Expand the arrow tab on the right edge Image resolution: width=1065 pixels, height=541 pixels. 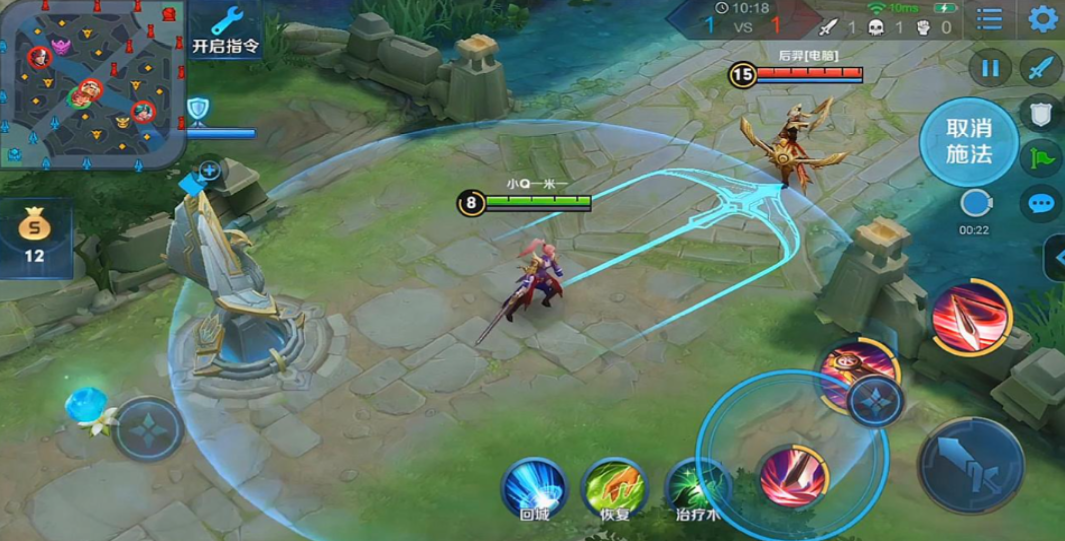(1056, 258)
